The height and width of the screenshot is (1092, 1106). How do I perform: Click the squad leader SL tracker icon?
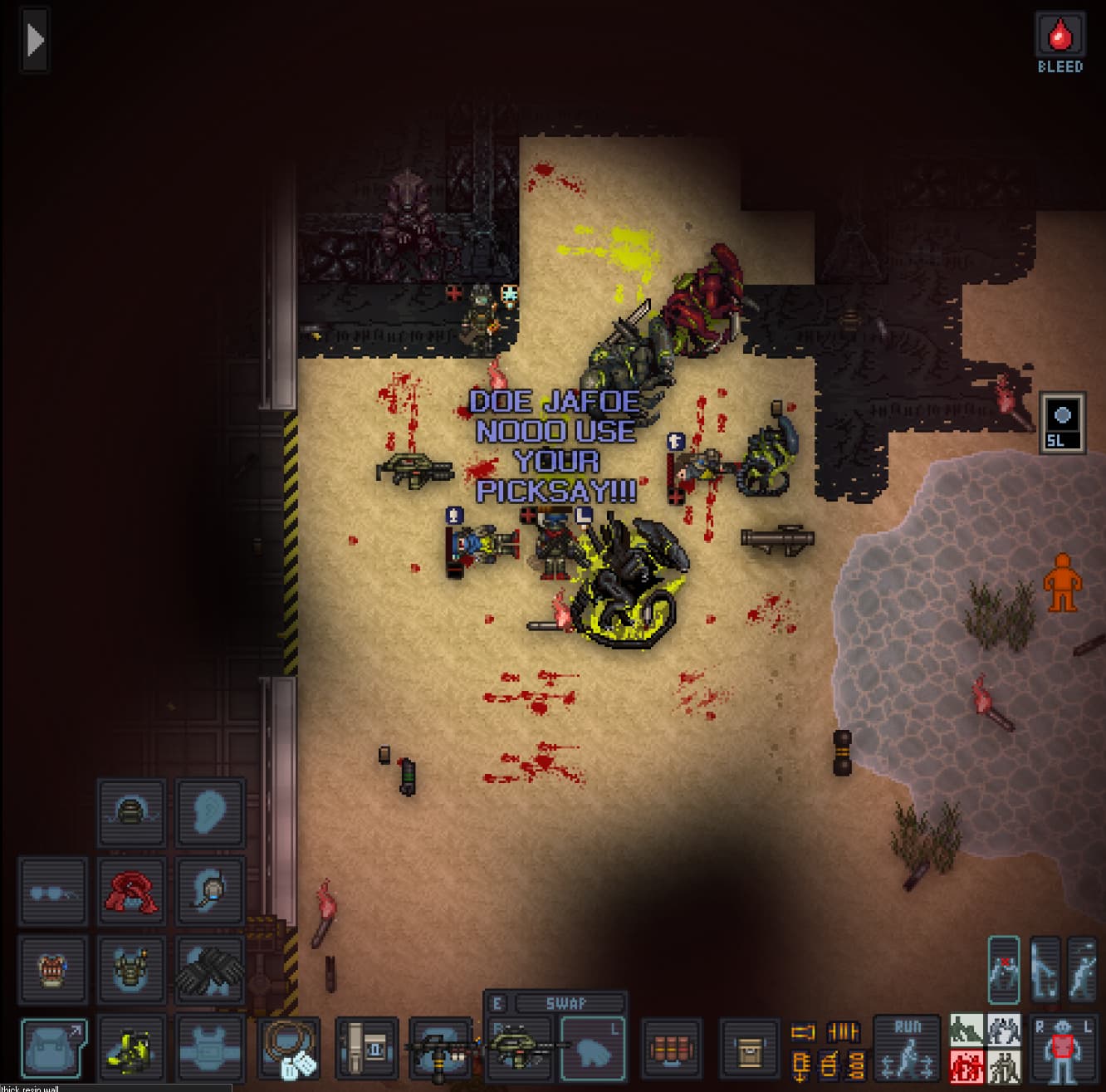[1062, 423]
